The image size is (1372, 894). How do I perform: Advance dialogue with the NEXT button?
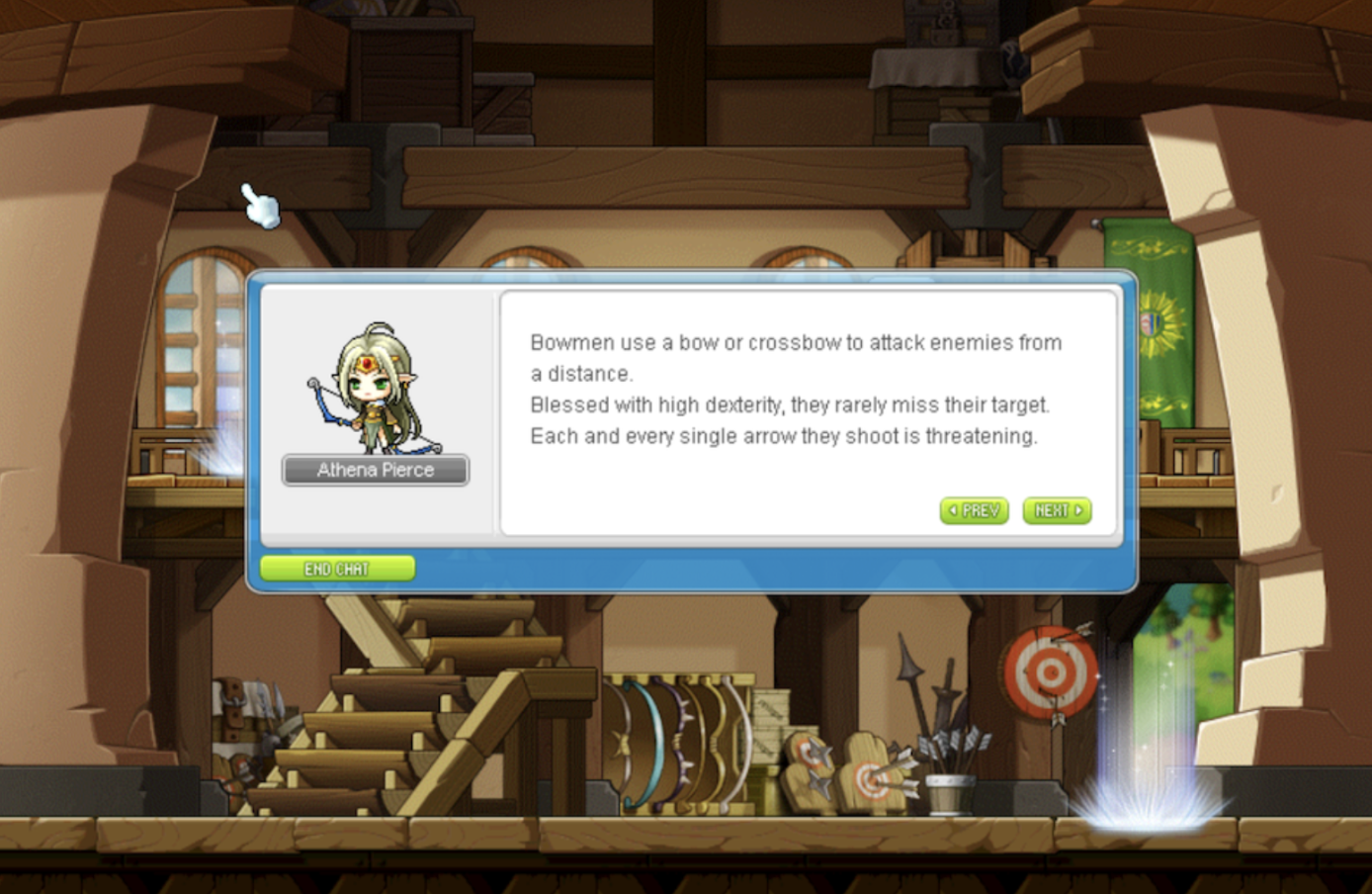click(1056, 511)
